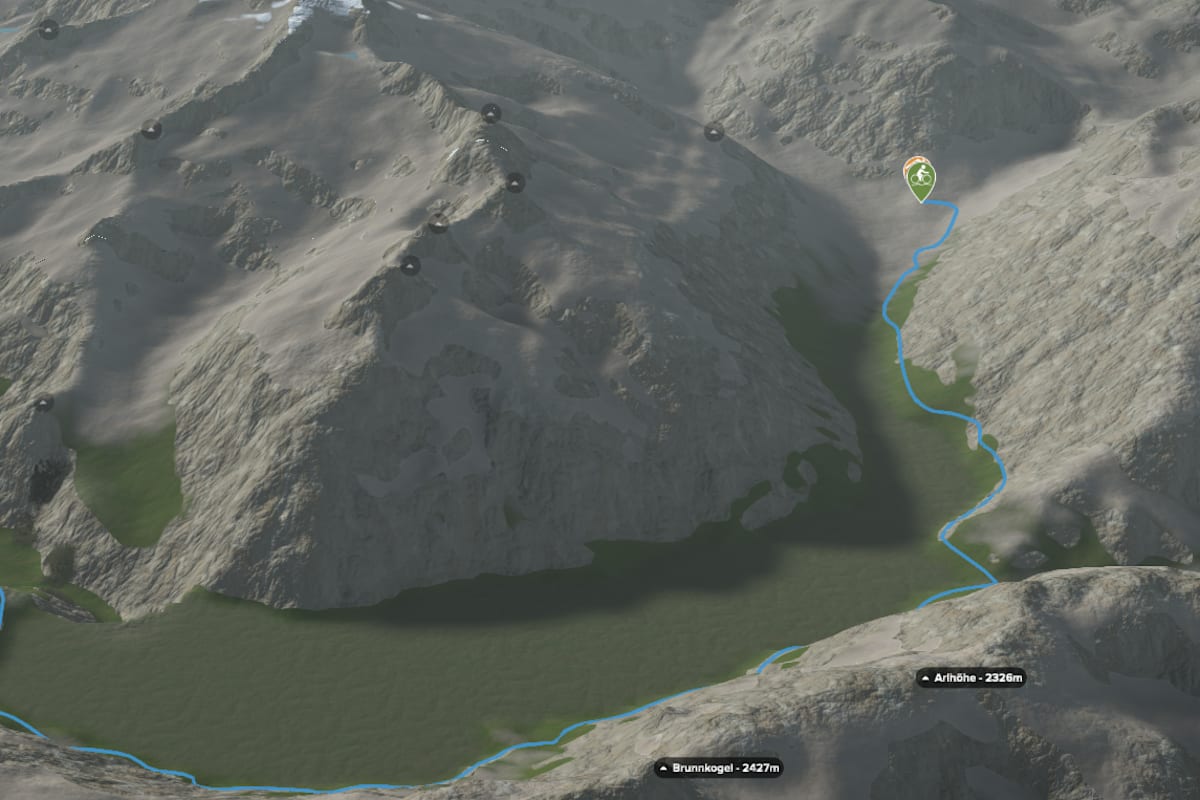This screenshot has height=800, width=1200.
Task: Select the Arlhöhe - 2326m peak label
Action: (x=971, y=679)
